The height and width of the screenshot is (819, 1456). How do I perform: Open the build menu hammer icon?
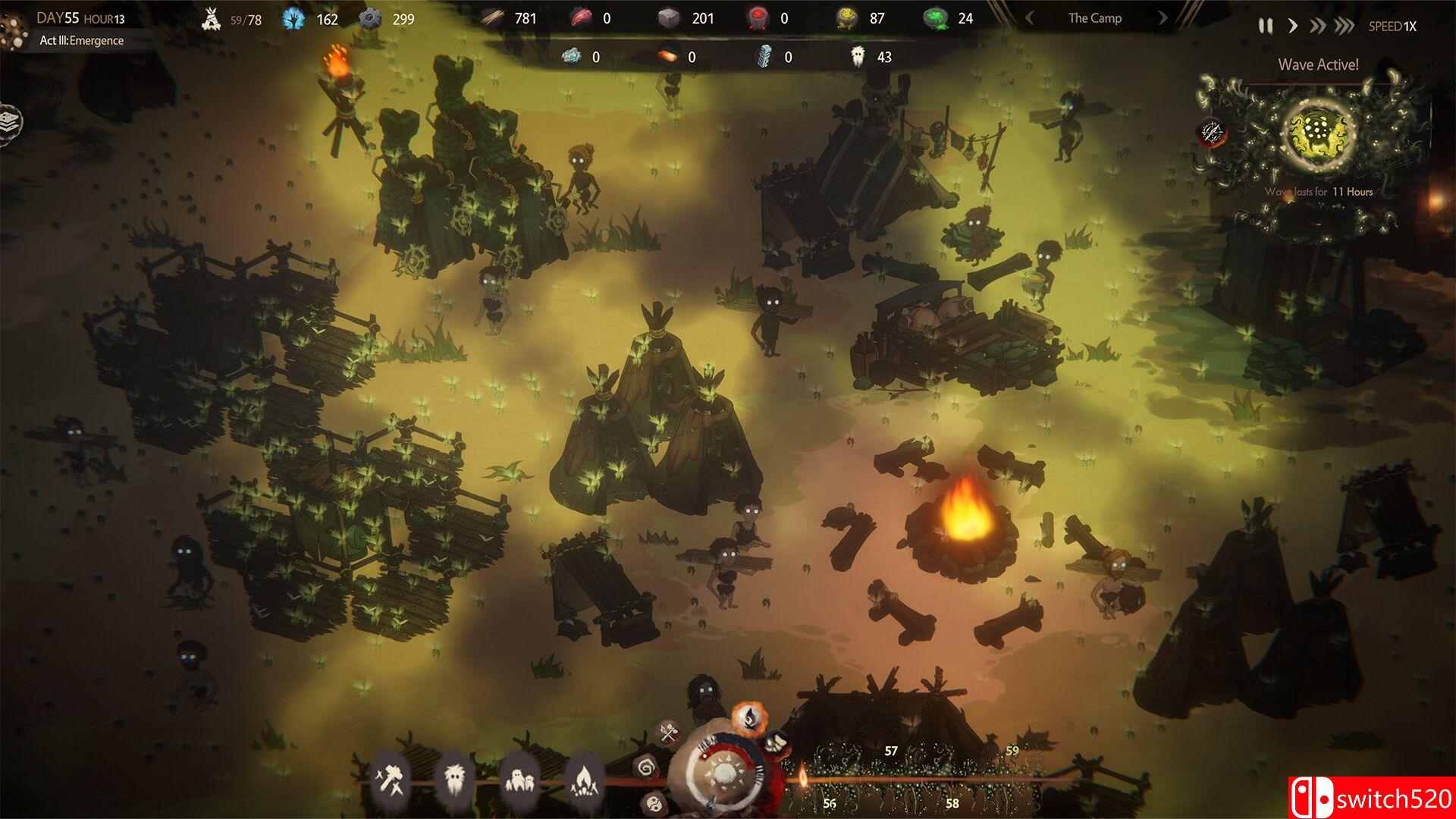[392, 778]
